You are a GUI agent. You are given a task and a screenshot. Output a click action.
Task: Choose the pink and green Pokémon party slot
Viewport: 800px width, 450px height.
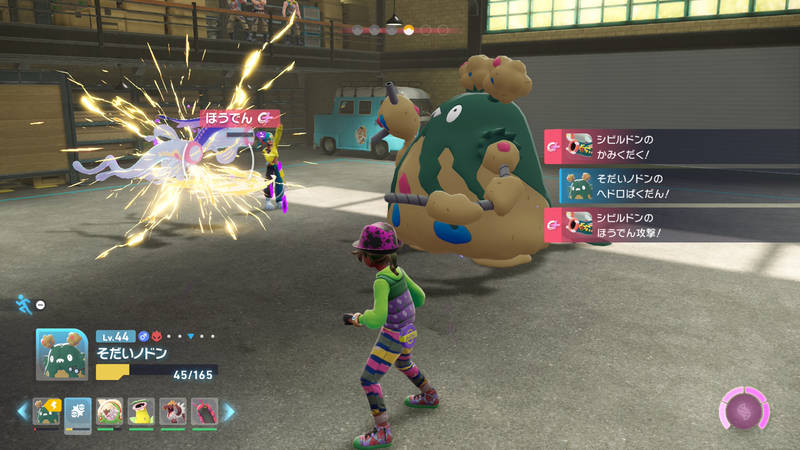109,411
